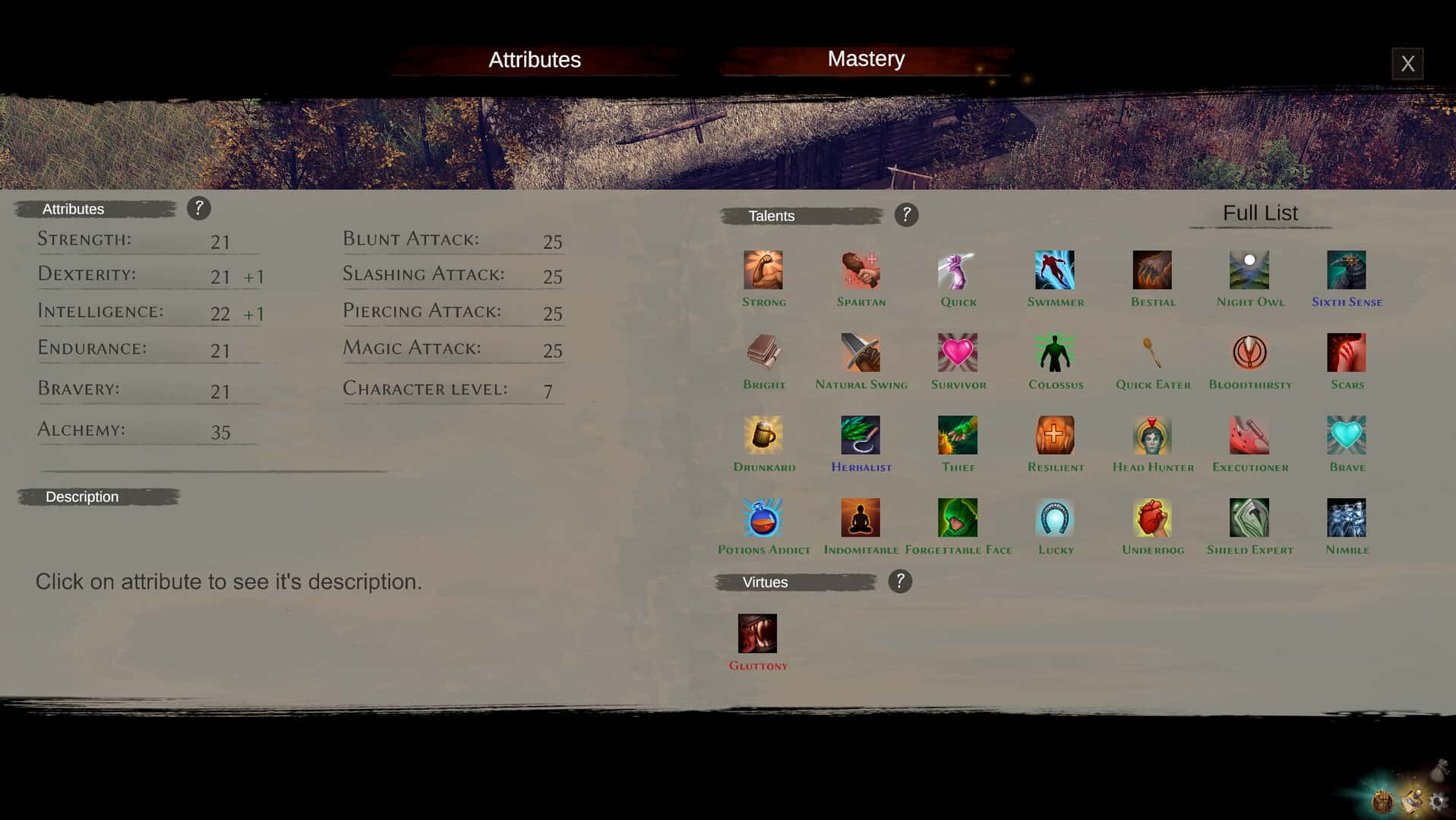
Task: Select the Bloodthirsty talent
Action: point(1249,352)
